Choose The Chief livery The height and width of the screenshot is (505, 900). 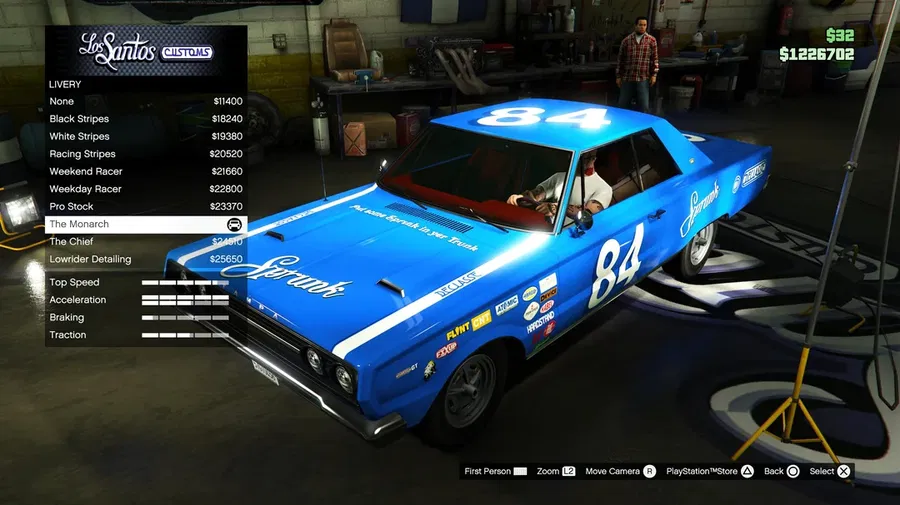(145, 241)
